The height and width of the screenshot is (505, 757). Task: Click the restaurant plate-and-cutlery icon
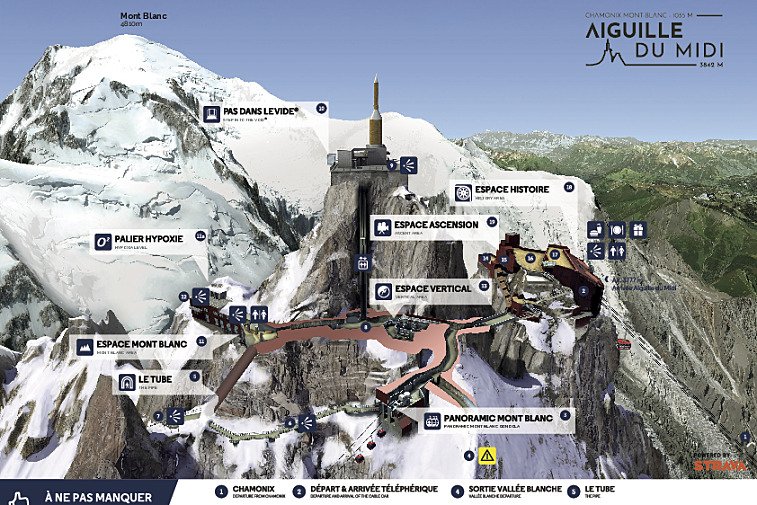tap(616, 229)
